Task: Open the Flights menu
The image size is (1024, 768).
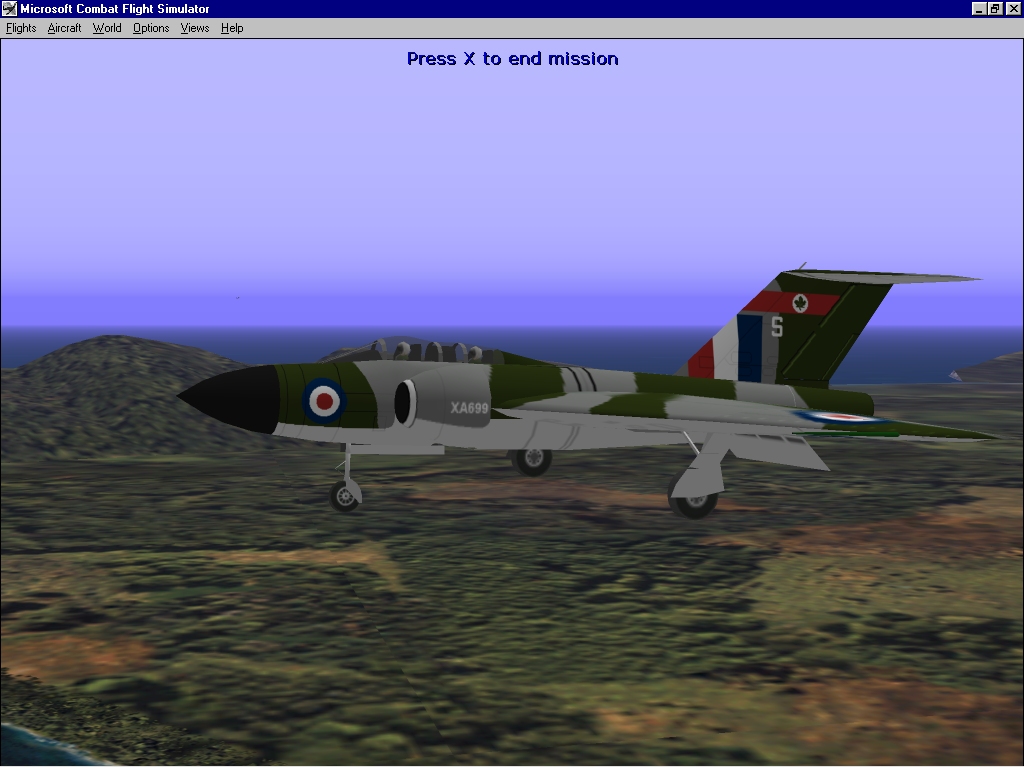Action: point(21,28)
